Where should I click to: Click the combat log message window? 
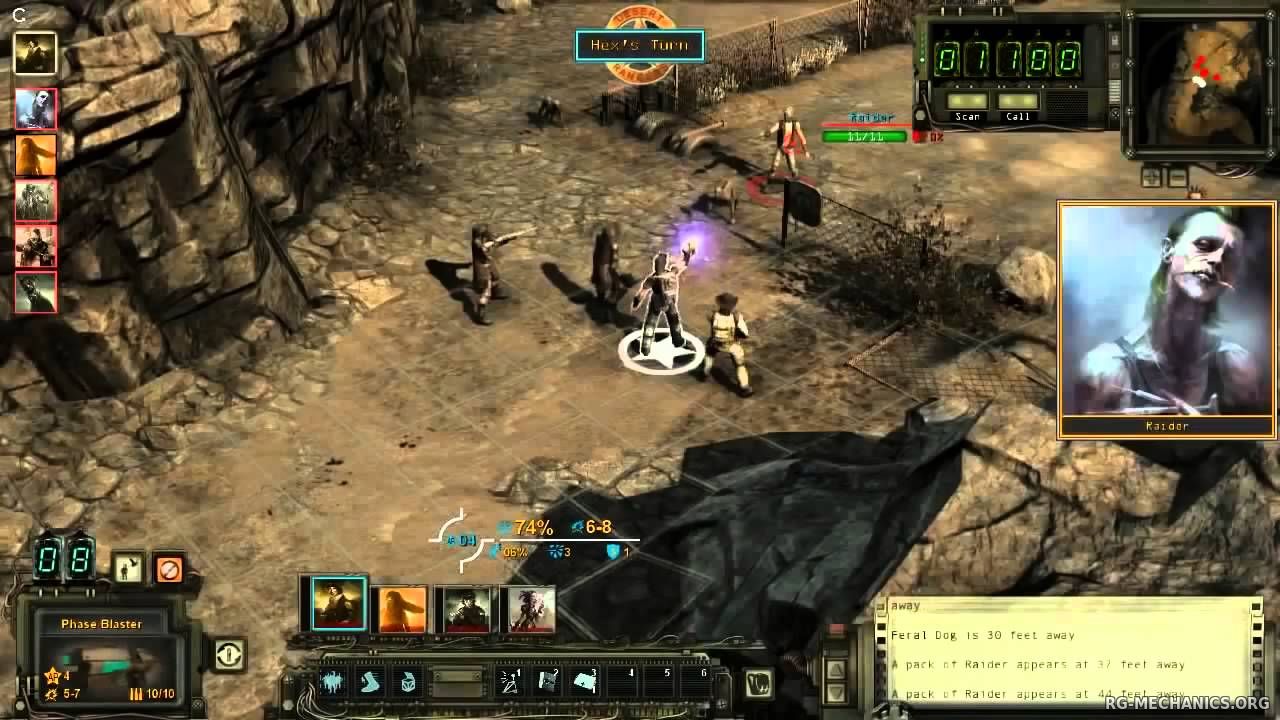[1070, 650]
